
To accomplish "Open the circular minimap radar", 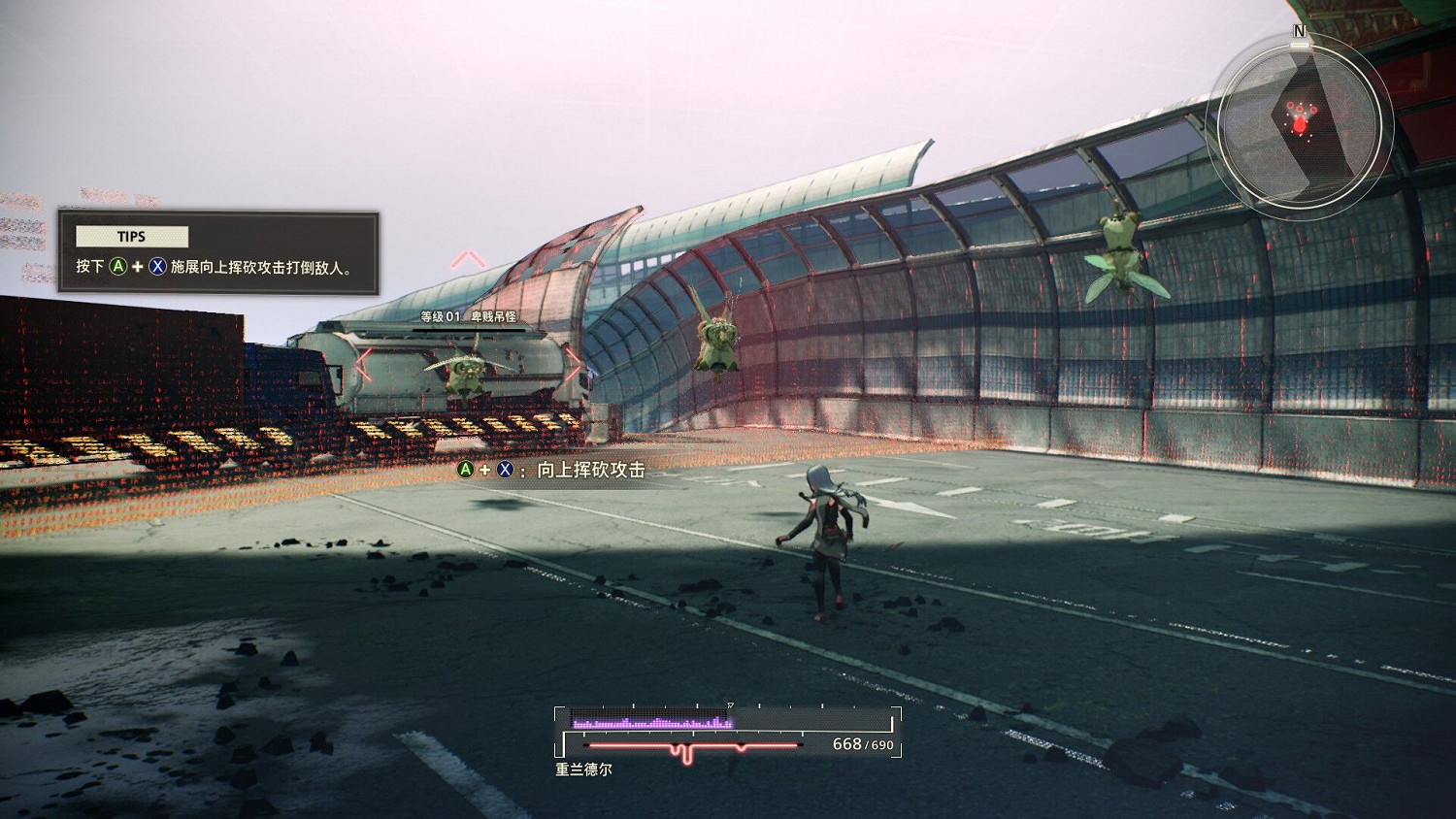I will click(1299, 120).
